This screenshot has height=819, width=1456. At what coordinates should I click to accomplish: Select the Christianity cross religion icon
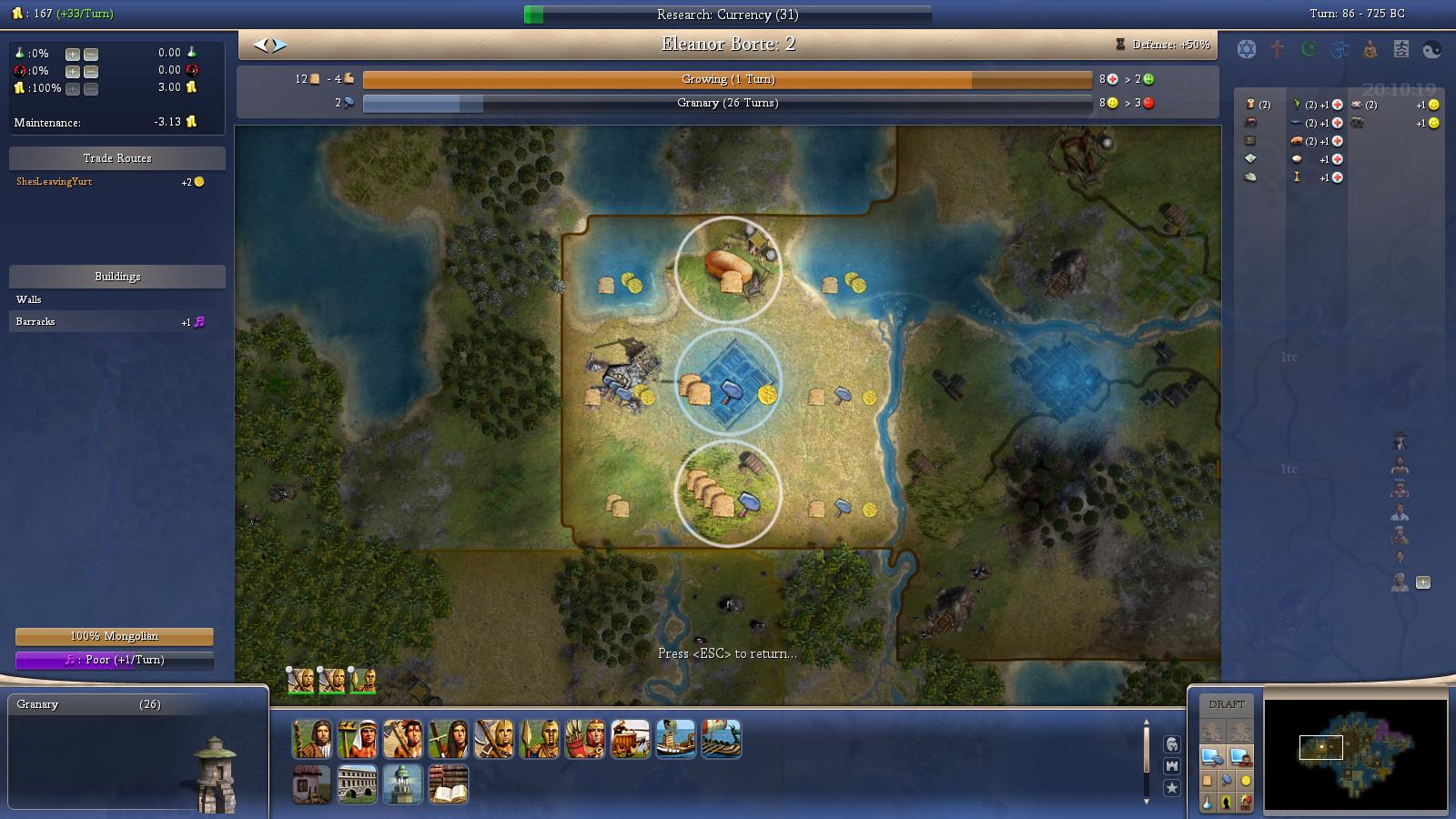[x=1277, y=48]
